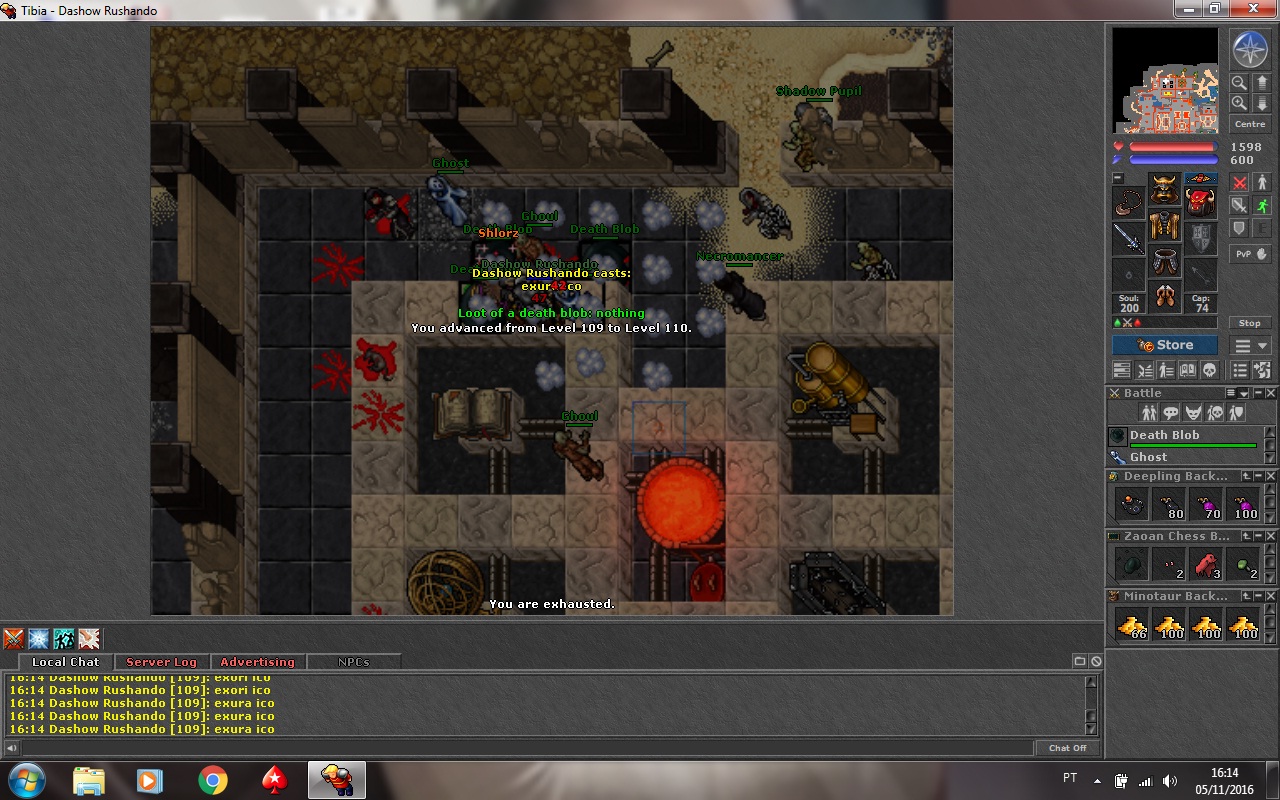
Task: Click the Centre button under the minimap
Action: click(1250, 124)
